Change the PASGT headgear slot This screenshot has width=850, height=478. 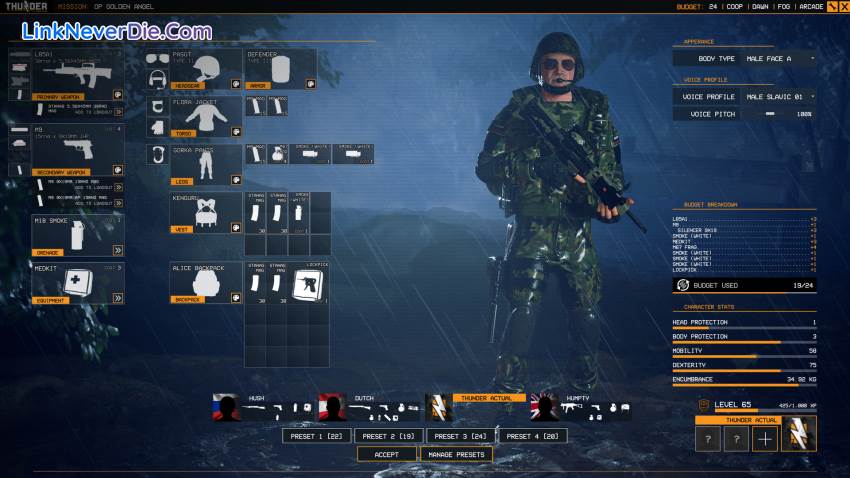tap(206, 68)
